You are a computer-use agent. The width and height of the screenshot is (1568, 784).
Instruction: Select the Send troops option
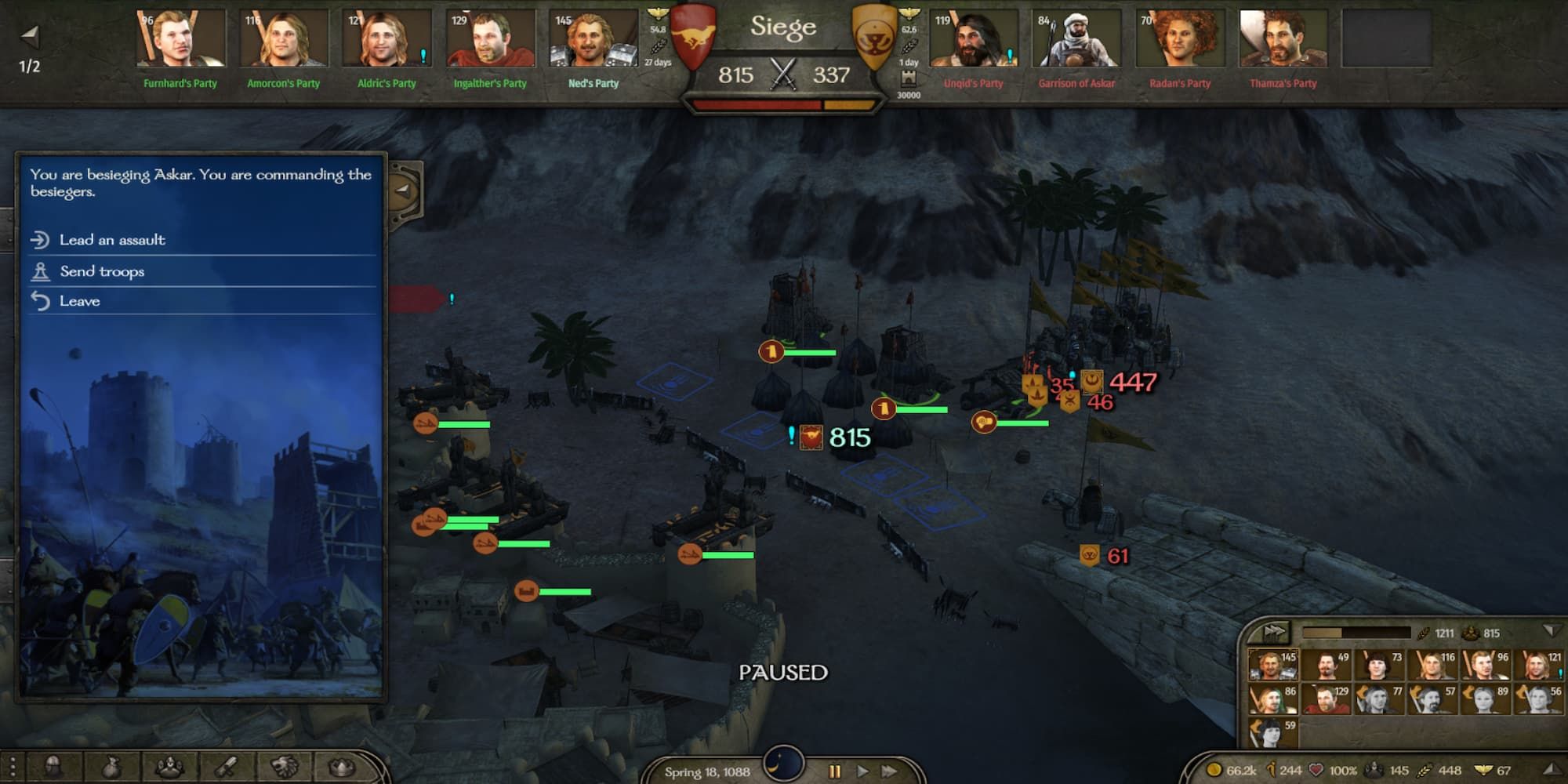(102, 271)
